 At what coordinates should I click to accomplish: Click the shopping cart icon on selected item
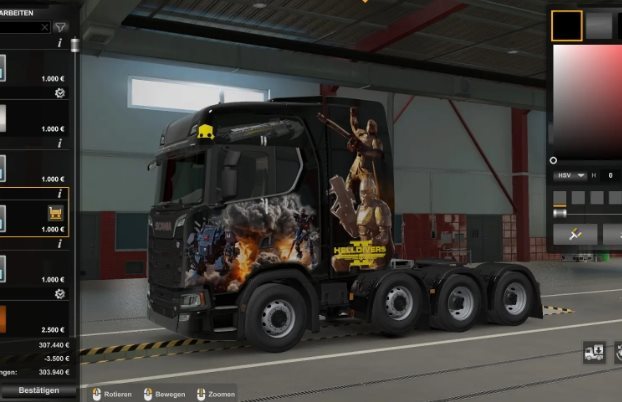(56, 213)
